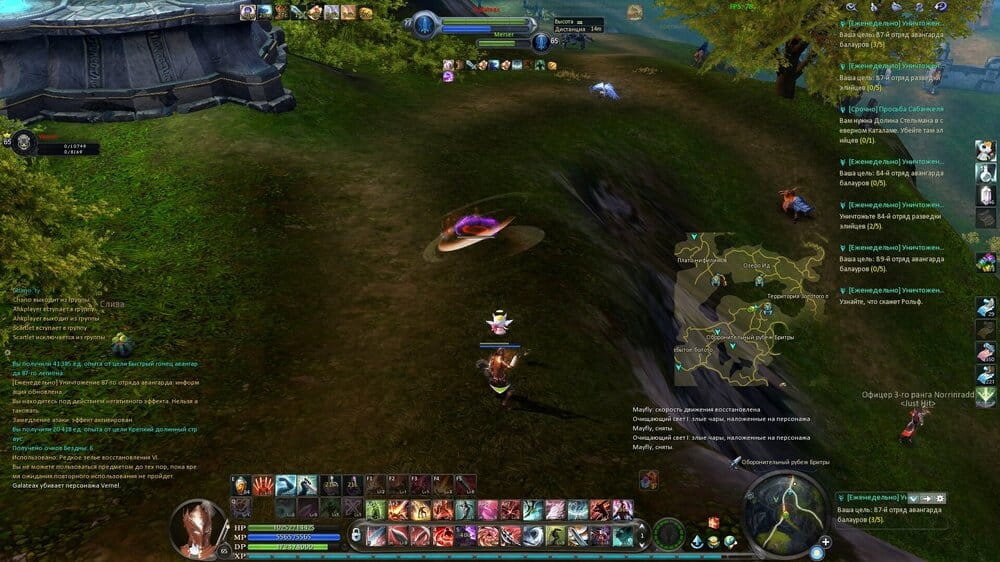
Task: Click the panda icon in right sidebar
Action: 984,150
